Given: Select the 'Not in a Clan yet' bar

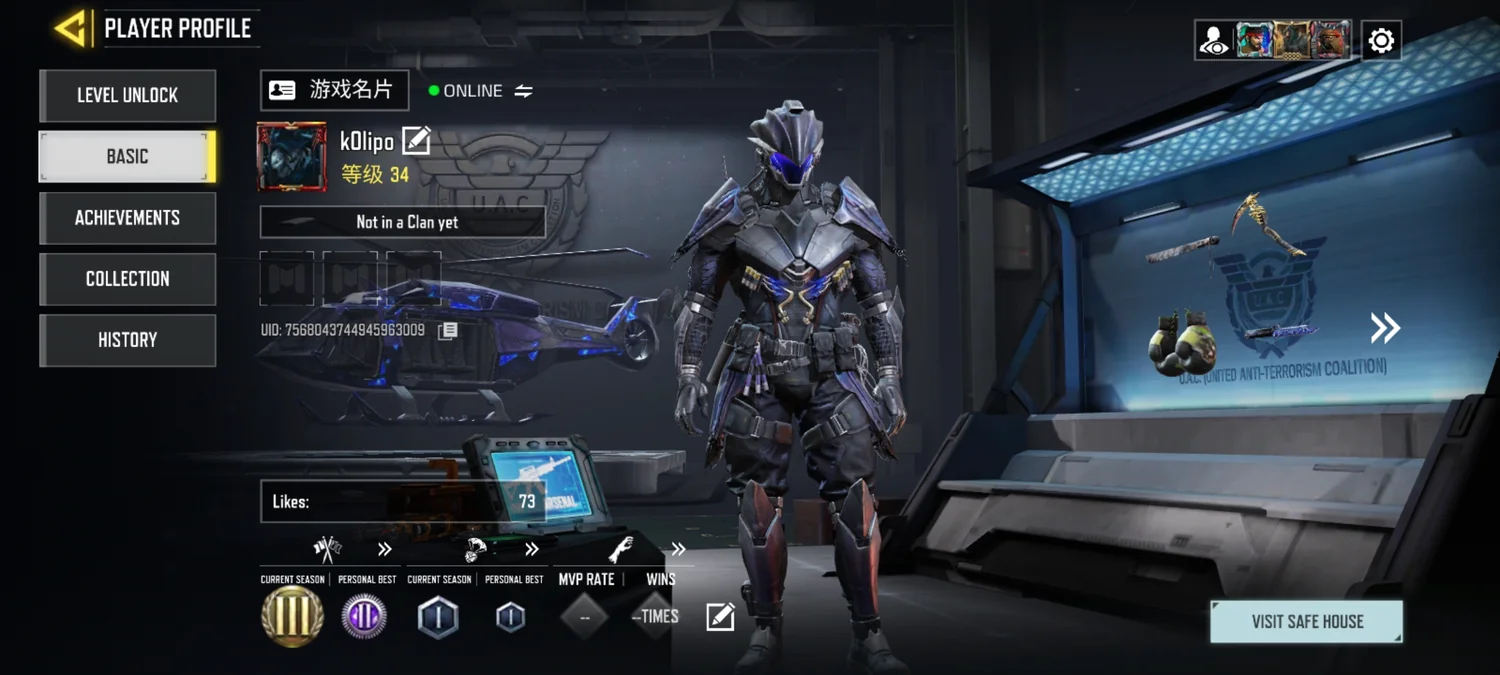Looking at the screenshot, I should point(402,222).
